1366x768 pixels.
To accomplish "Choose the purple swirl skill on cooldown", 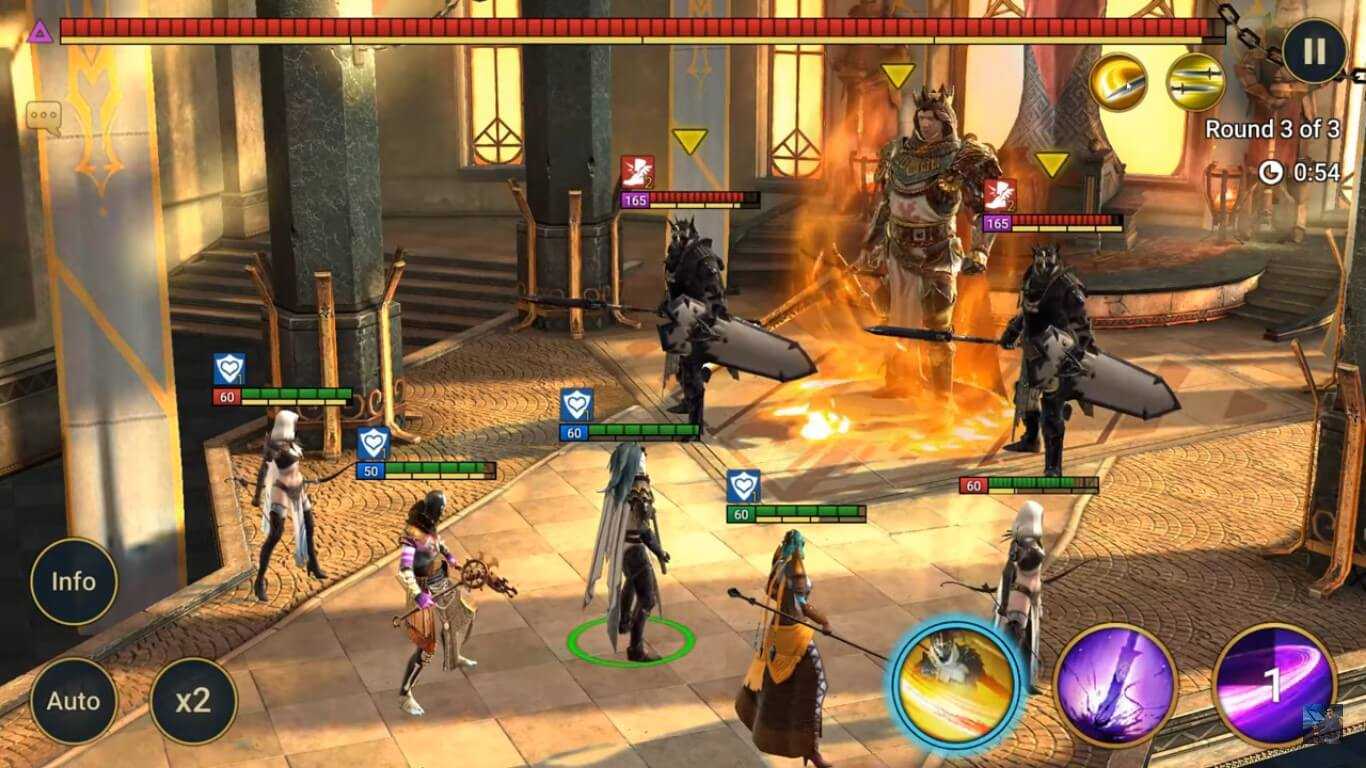I will 1273,684.
